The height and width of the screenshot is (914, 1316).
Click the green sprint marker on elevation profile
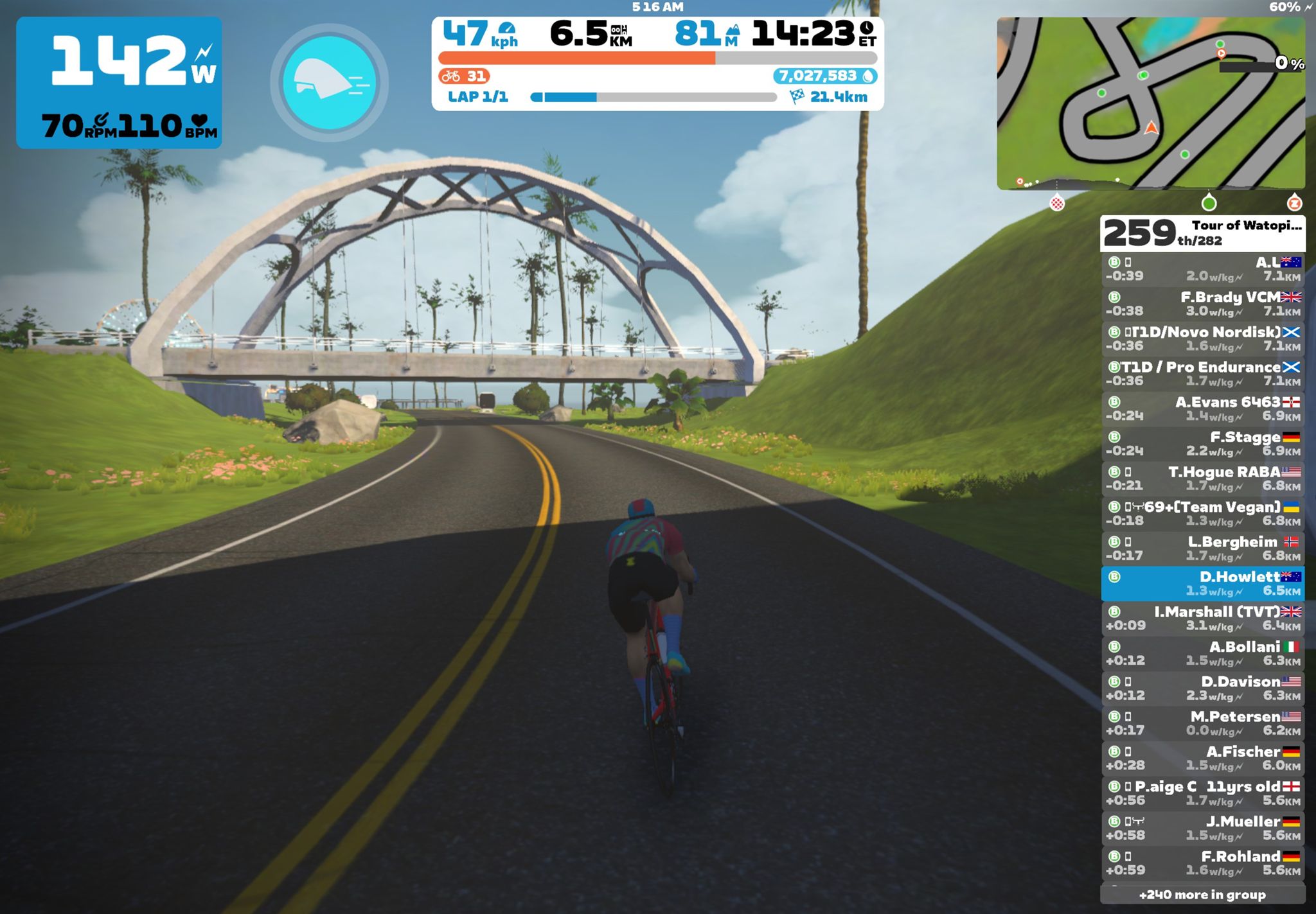coord(1209,203)
